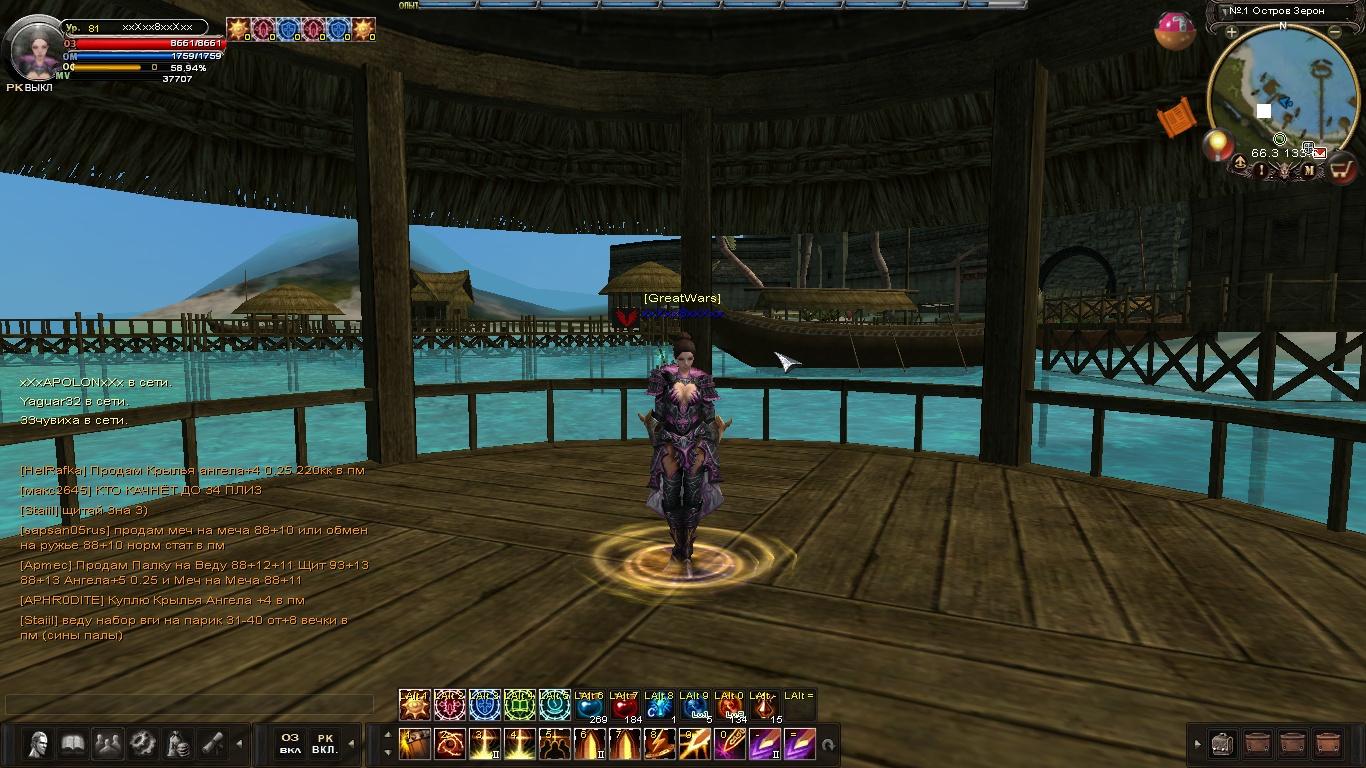
Task: Click the chat input field
Action: [x=190, y=705]
